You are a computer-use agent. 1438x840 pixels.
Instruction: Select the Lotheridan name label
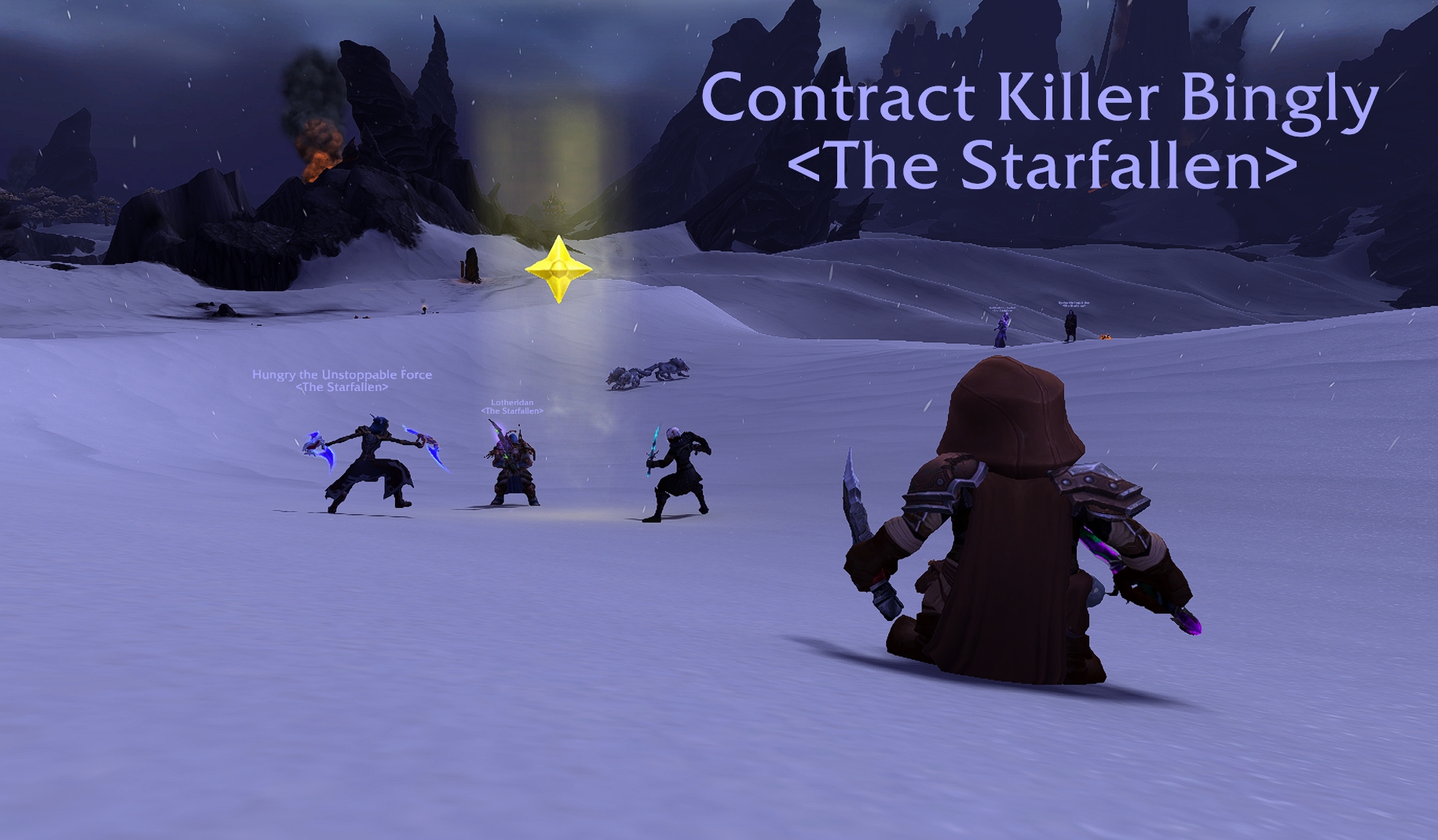pyautogui.click(x=512, y=403)
